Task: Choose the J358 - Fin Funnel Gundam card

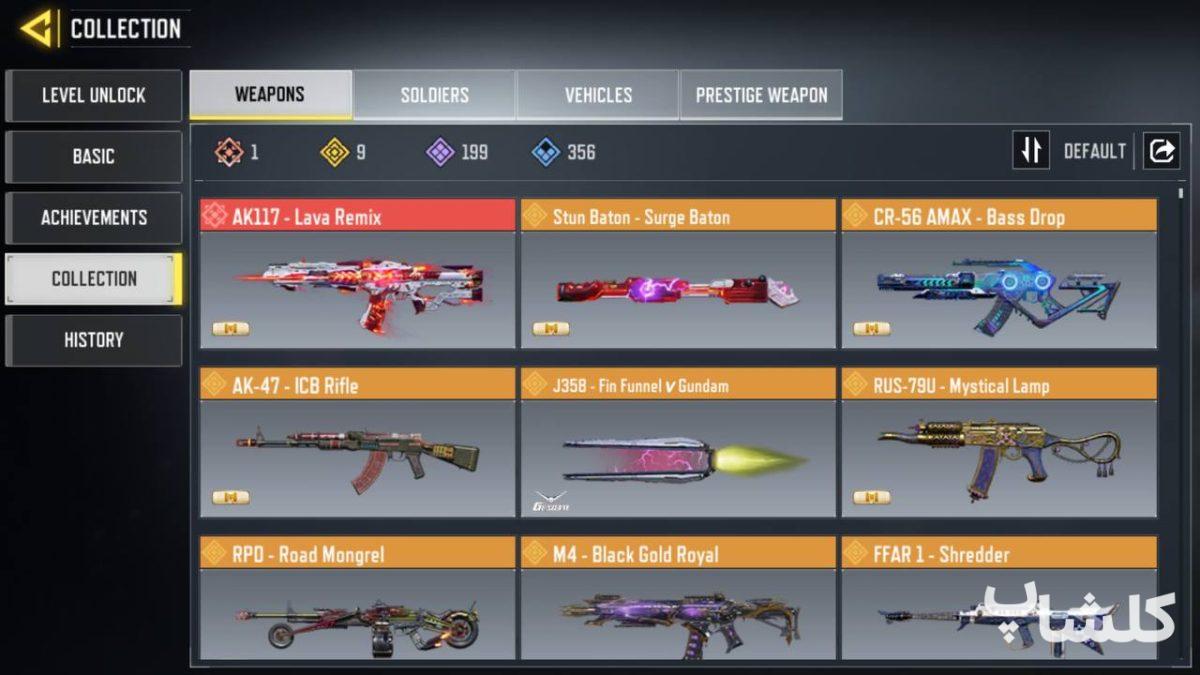Action: (678, 444)
